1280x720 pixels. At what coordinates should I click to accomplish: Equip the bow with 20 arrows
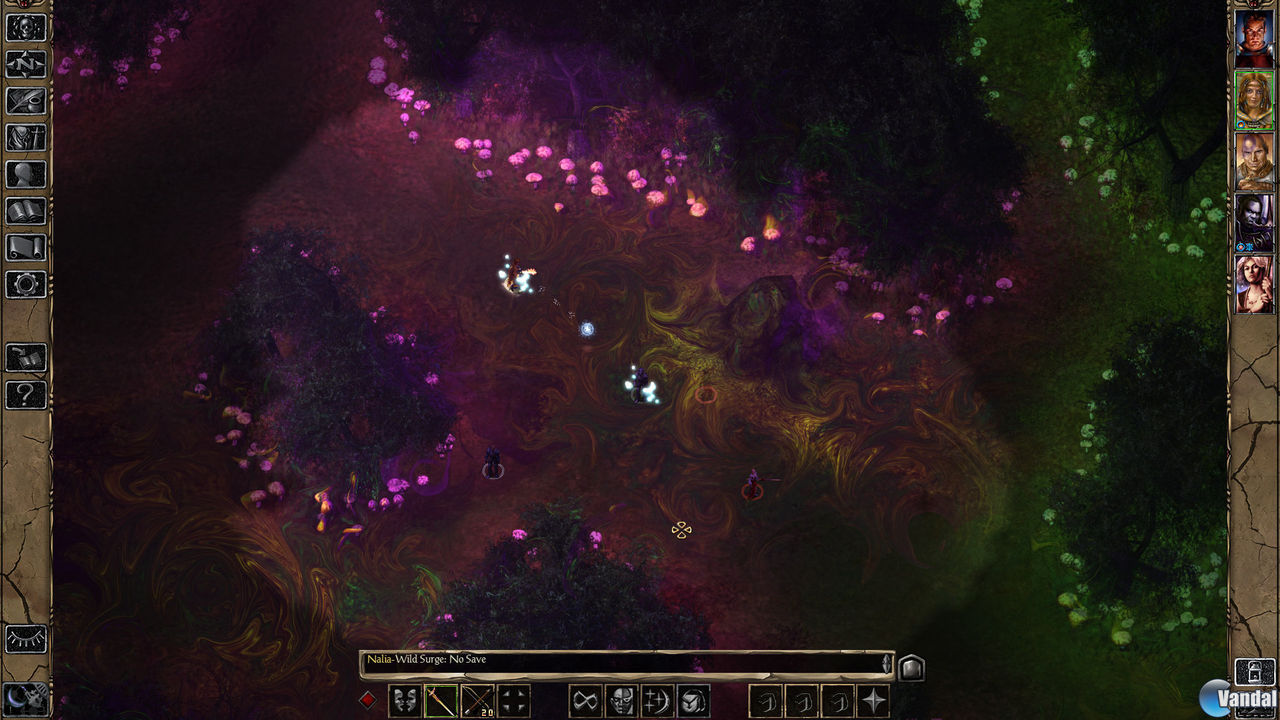coord(477,700)
